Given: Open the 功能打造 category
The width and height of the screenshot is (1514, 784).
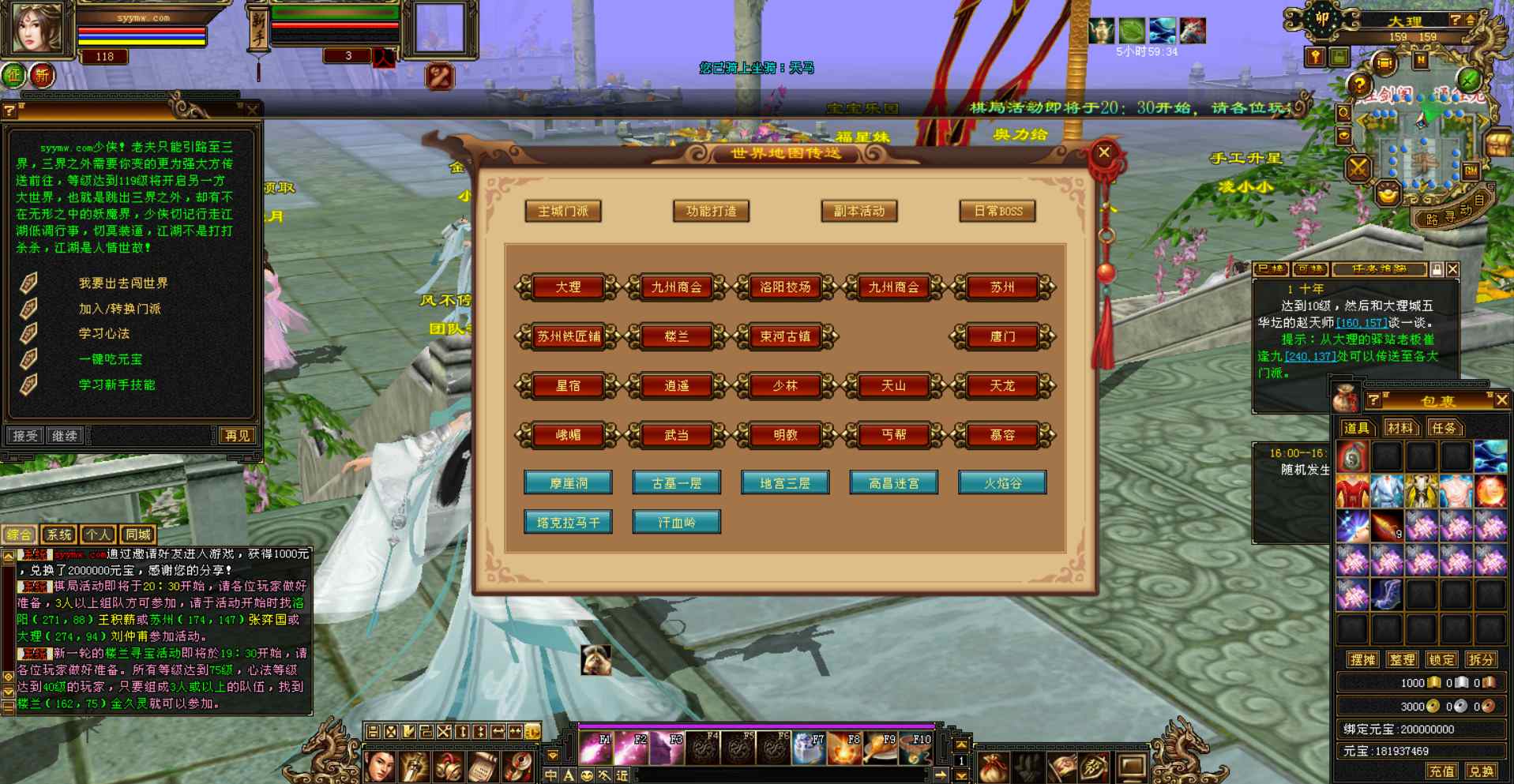Looking at the screenshot, I should (x=711, y=212).
